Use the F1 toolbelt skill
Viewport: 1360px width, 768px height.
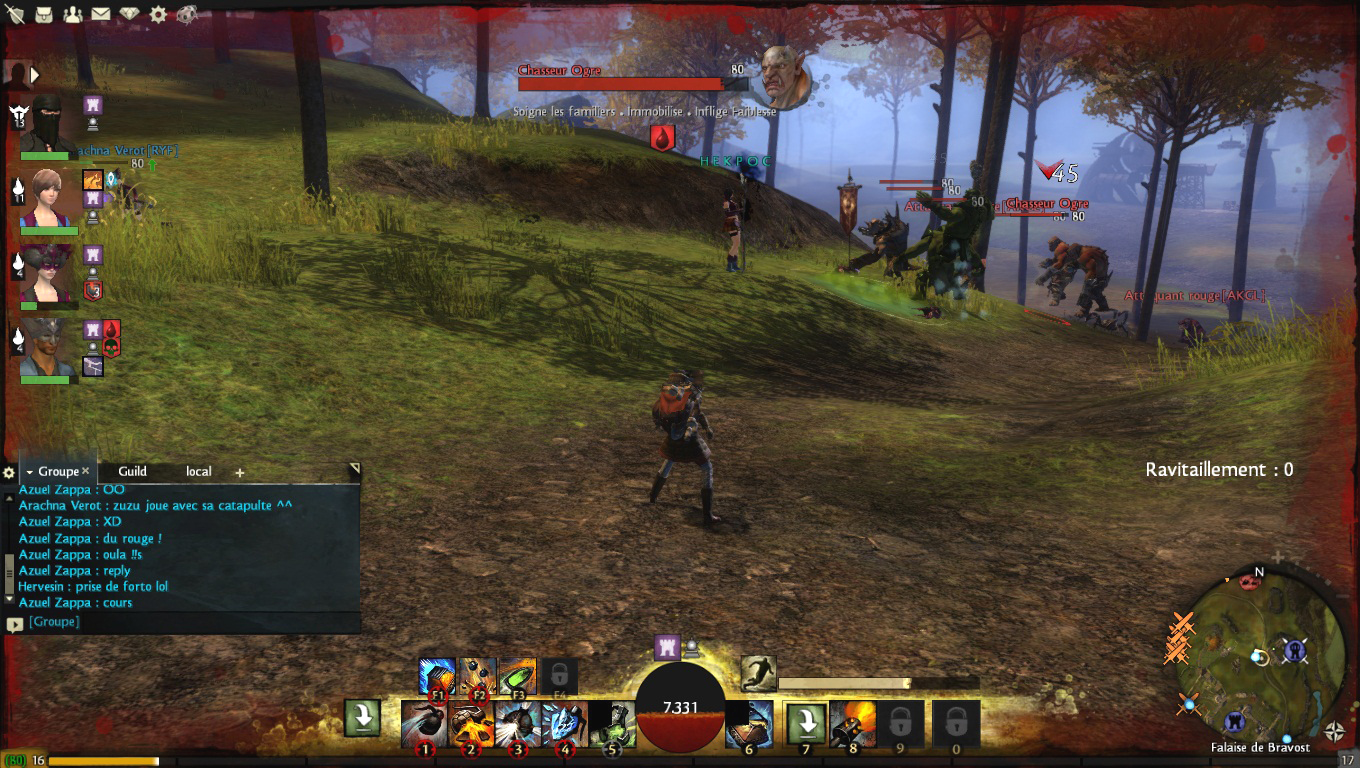click(437, 676)
